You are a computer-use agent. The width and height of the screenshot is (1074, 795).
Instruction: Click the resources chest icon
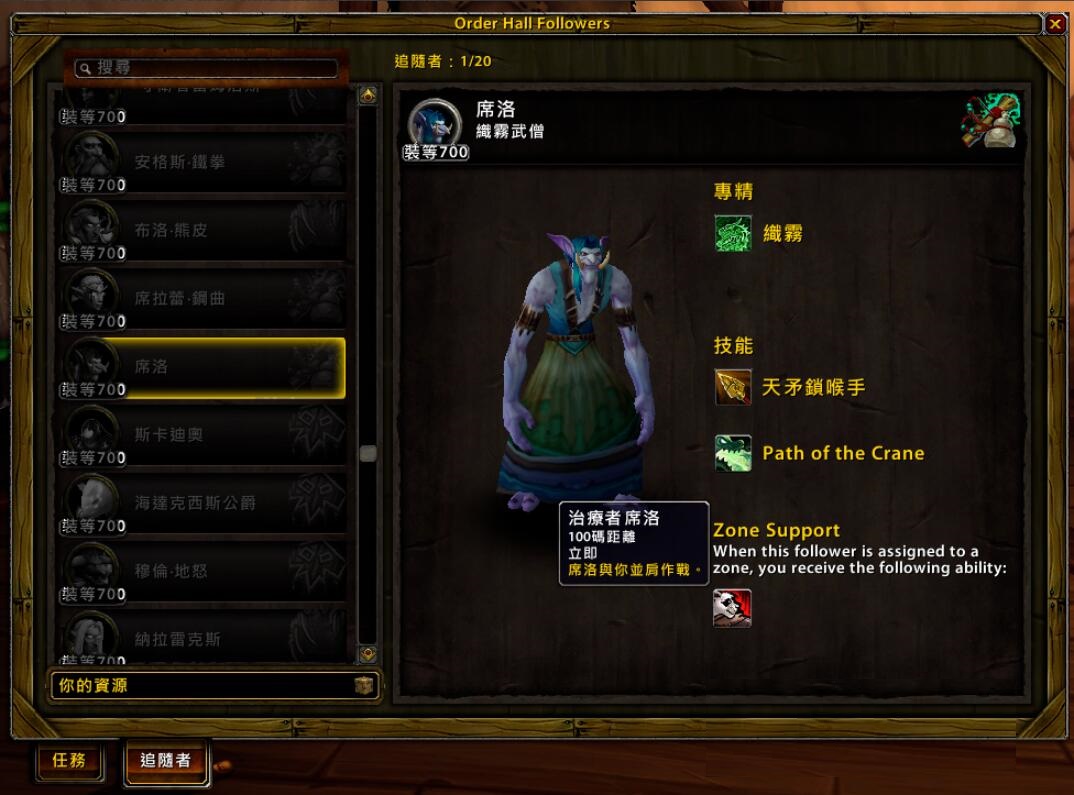point(364,686)
